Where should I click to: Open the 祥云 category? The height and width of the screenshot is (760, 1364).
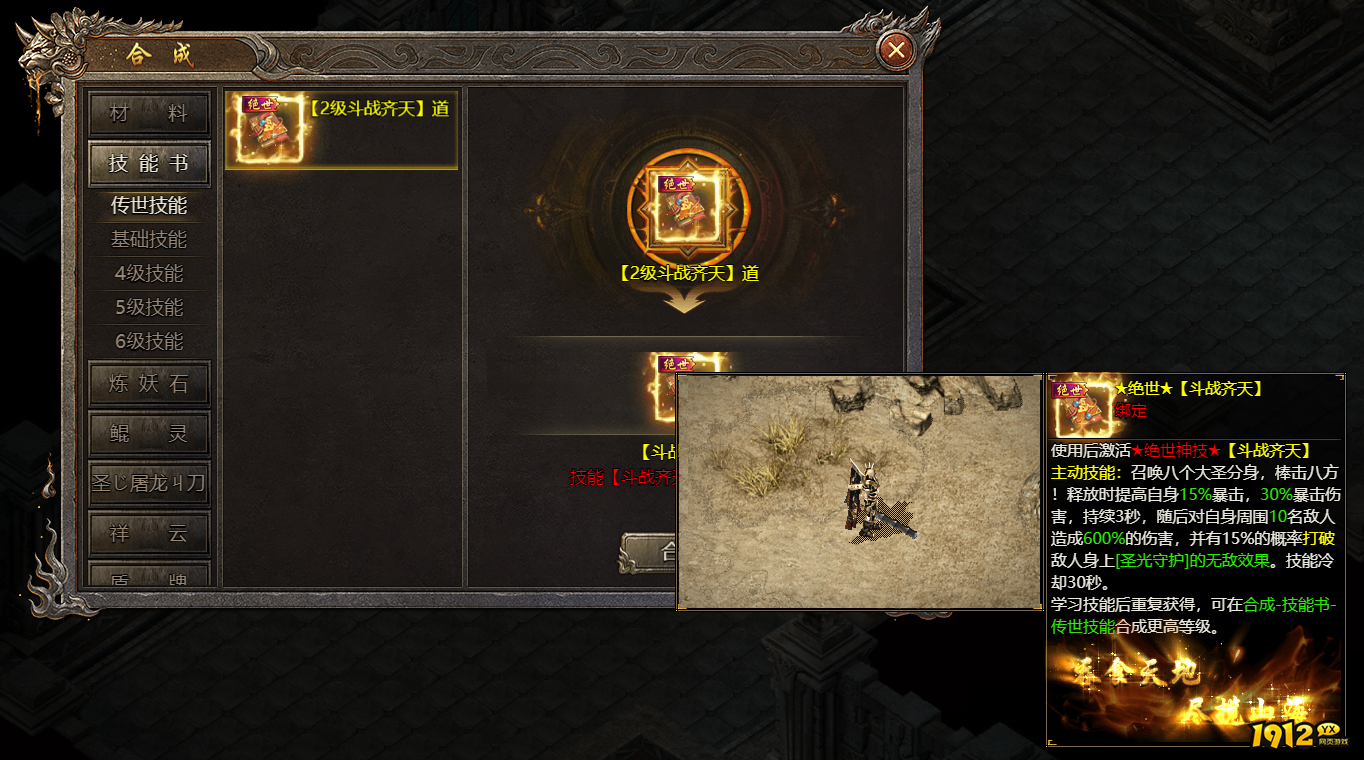tap(149, 534)
